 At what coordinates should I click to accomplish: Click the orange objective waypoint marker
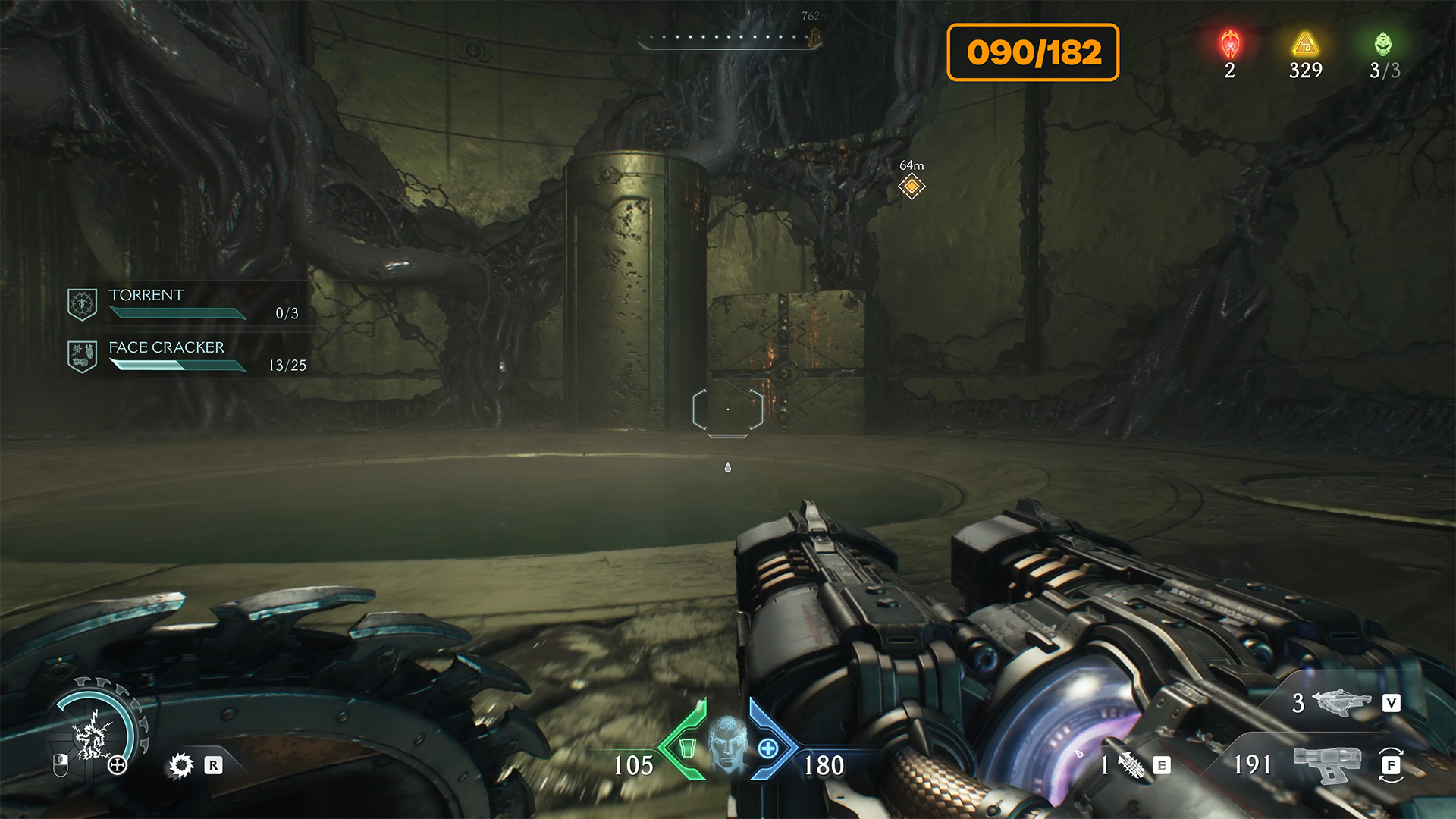(912, 186)
